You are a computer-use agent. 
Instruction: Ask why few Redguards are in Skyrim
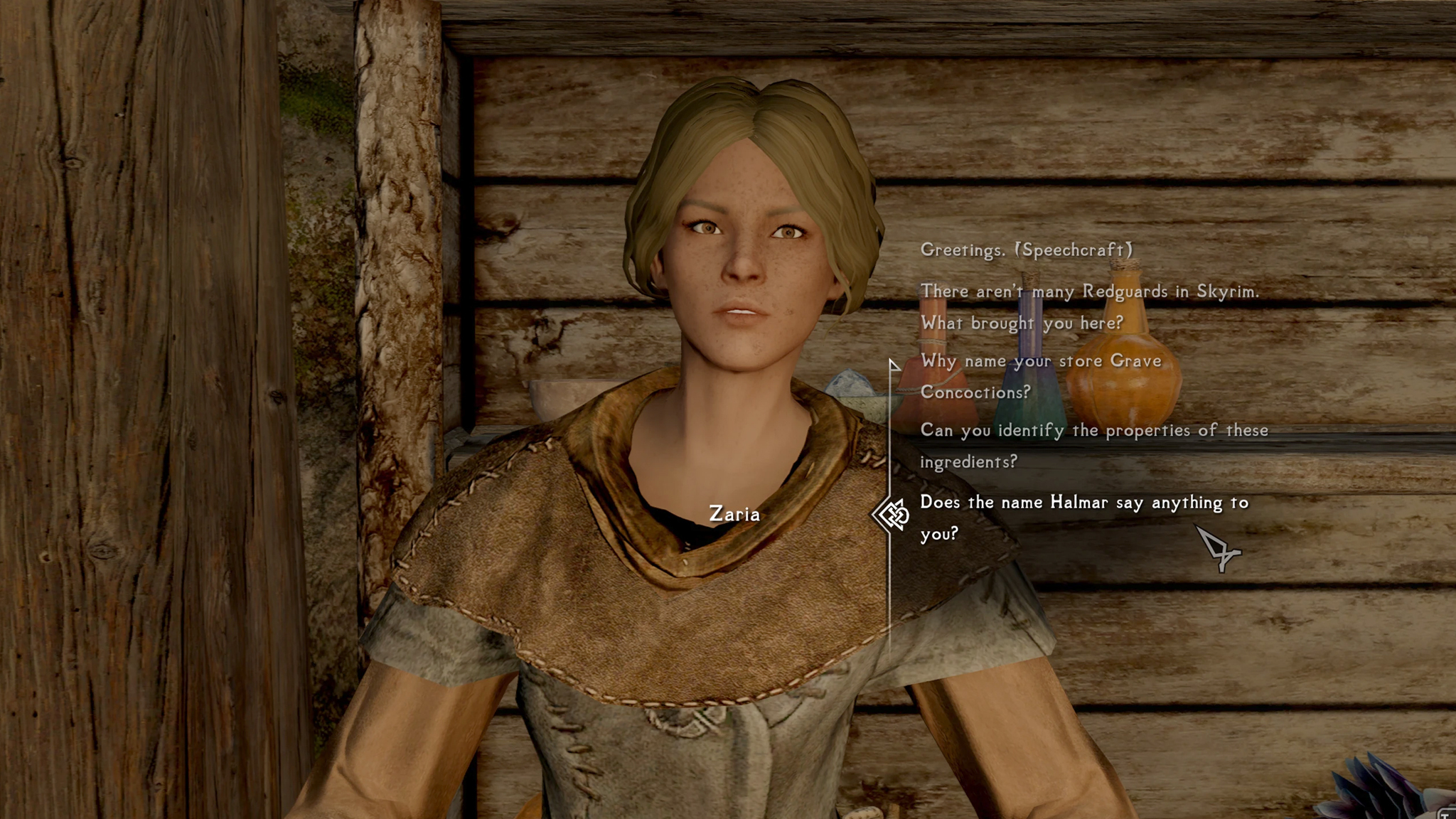1088,306
